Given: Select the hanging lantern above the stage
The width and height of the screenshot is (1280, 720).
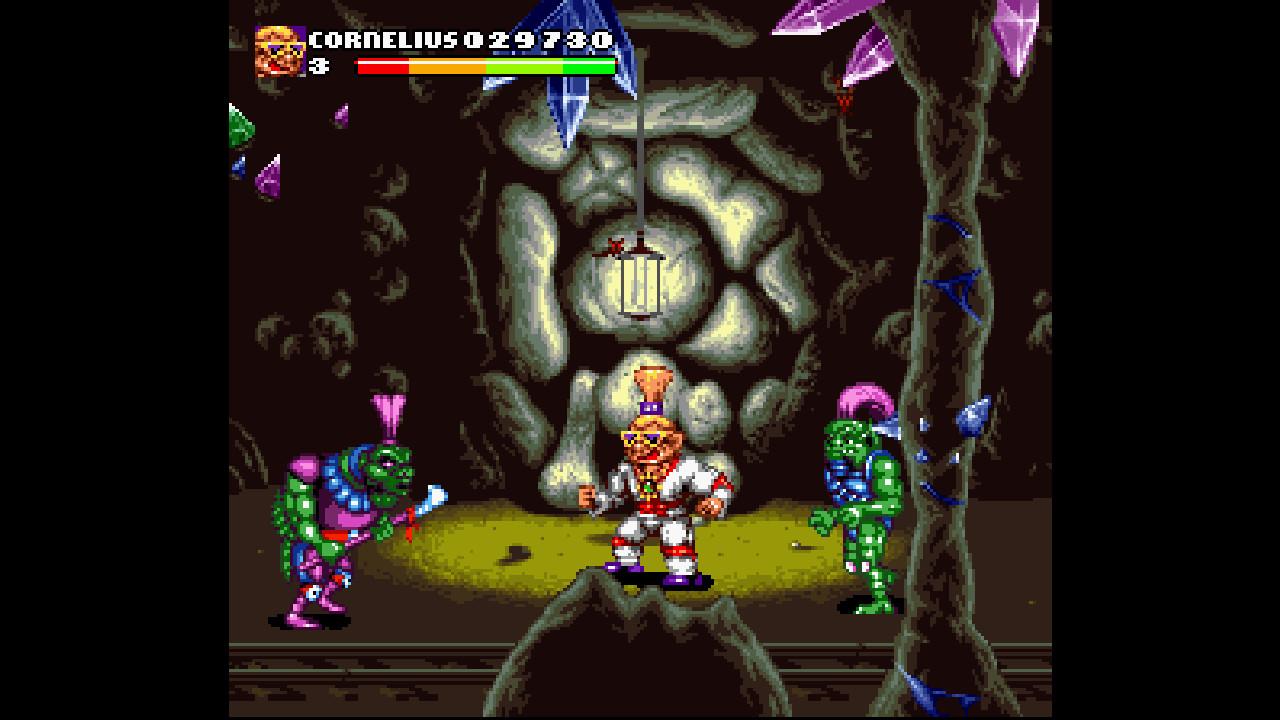Looking at the screenshot, I should (637, 287).
